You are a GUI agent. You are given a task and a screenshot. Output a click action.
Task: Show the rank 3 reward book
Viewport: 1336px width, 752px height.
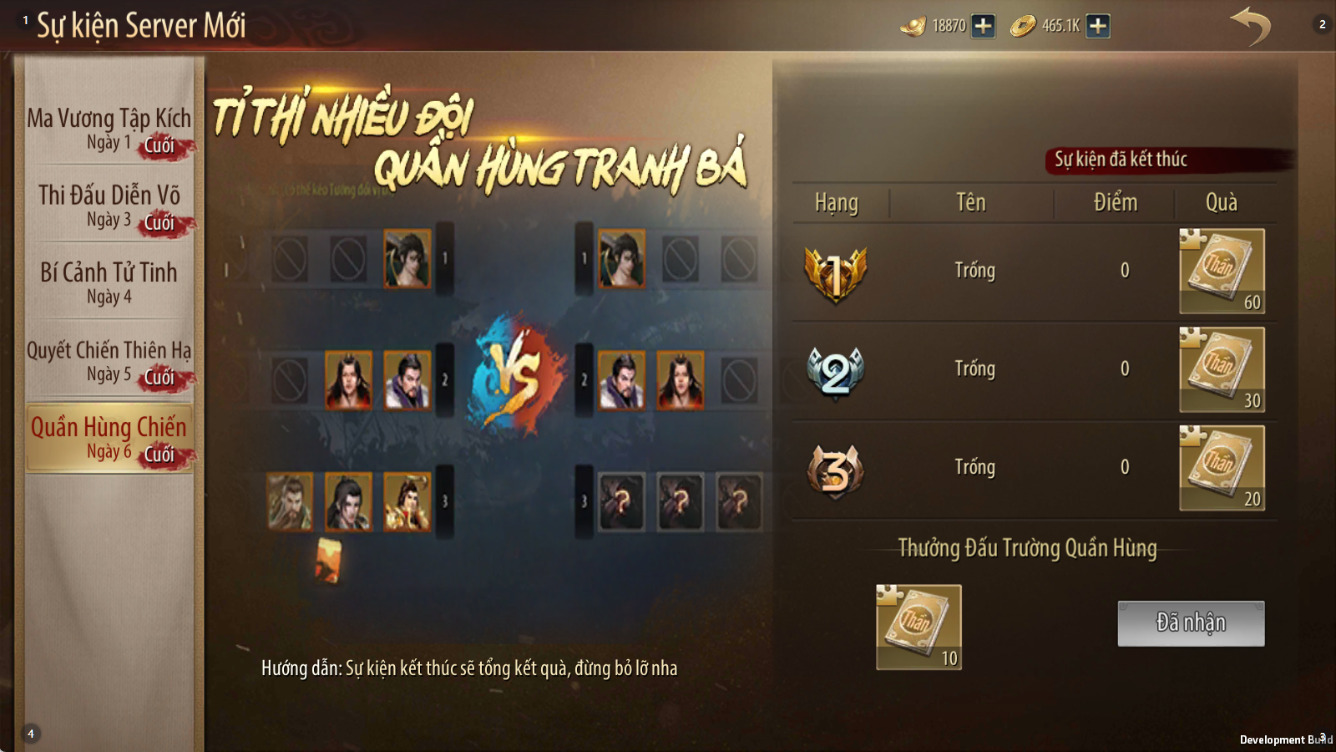point(1222,467)
